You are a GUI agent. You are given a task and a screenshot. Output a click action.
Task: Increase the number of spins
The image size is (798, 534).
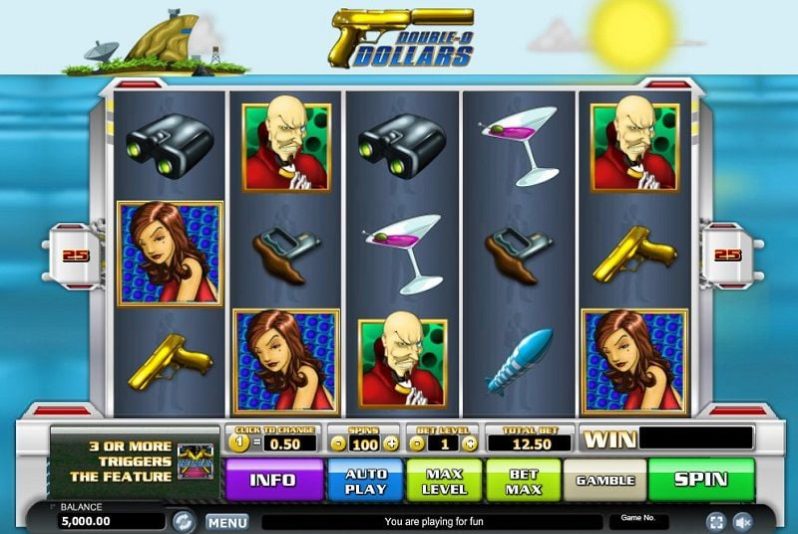pos(391,443)
